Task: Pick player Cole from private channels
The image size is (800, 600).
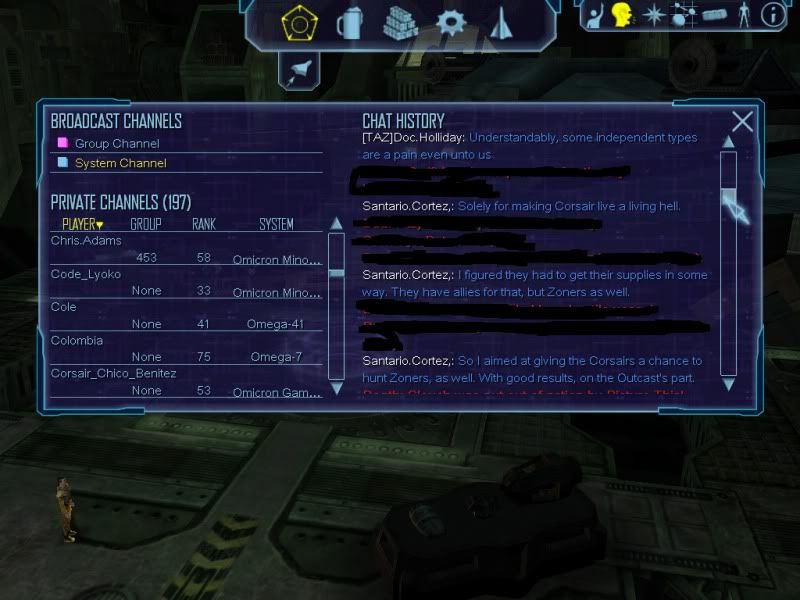Action: point(64,307)
